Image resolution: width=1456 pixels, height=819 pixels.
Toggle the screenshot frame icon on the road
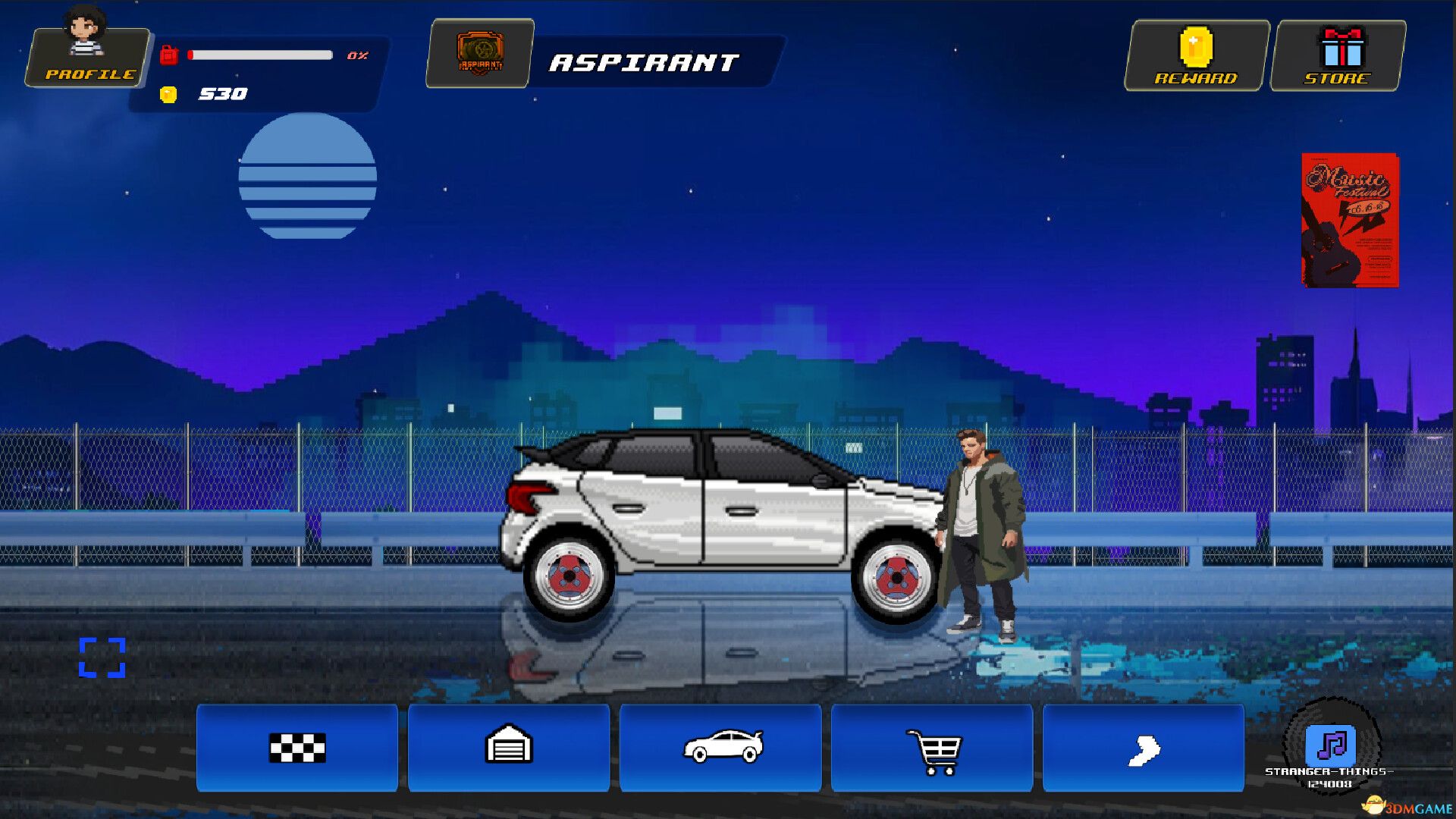(103, 659)
